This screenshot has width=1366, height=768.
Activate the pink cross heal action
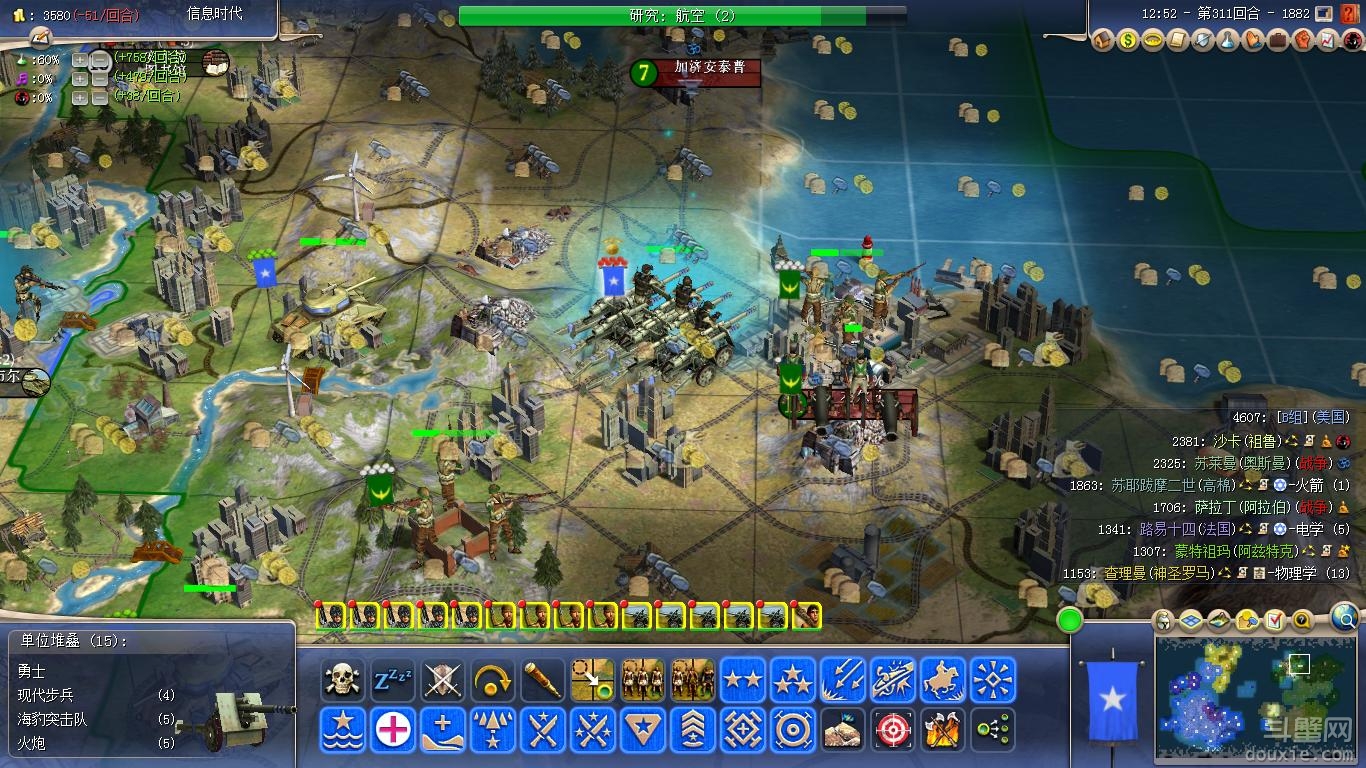(392, 730)
